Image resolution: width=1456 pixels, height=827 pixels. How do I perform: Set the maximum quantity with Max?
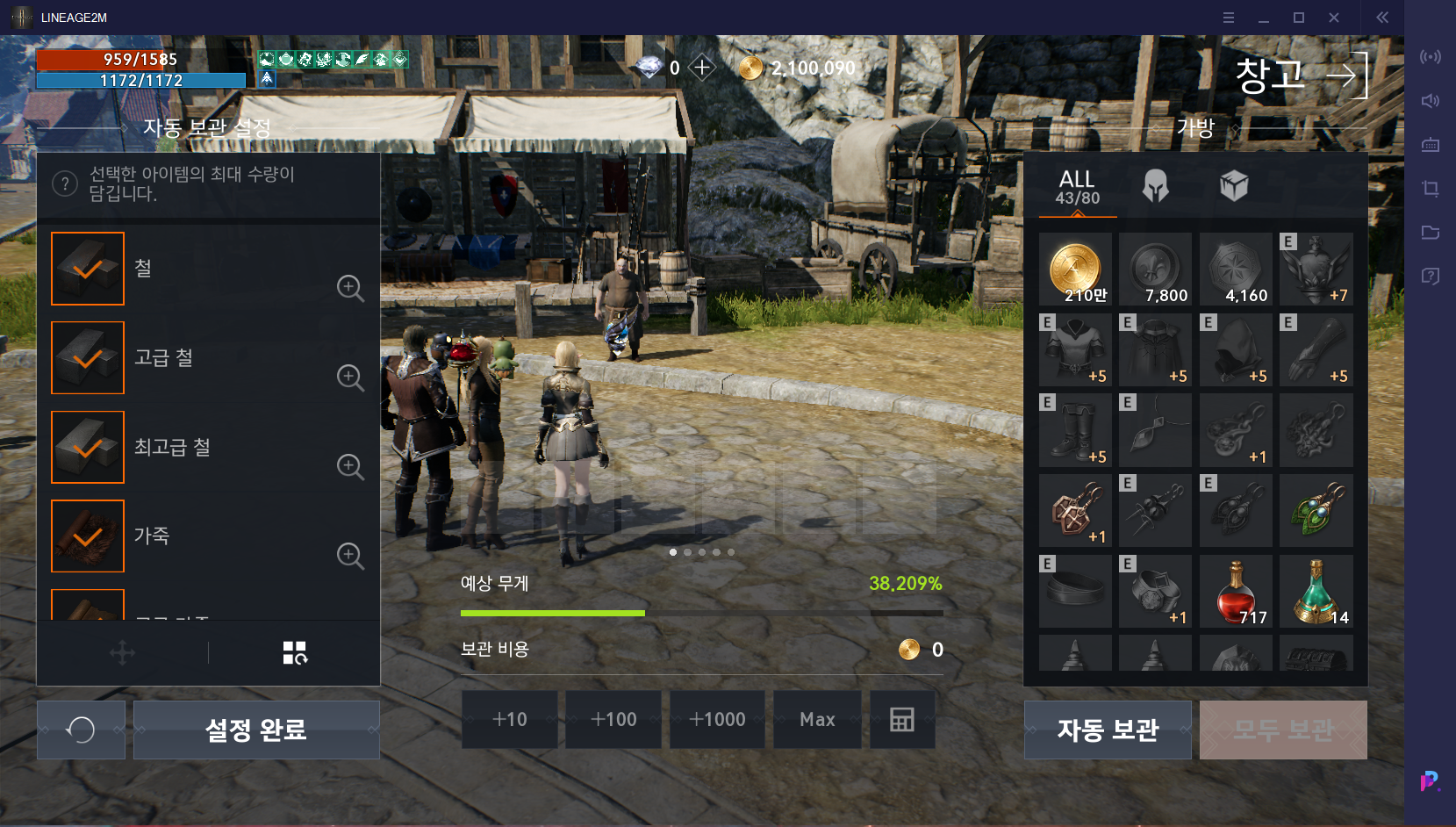click(817, 720)
